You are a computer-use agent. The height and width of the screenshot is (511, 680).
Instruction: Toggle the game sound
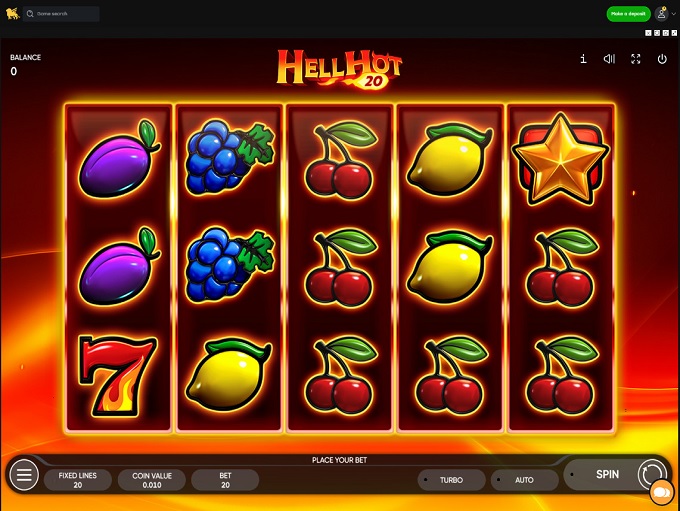[609, 59]
